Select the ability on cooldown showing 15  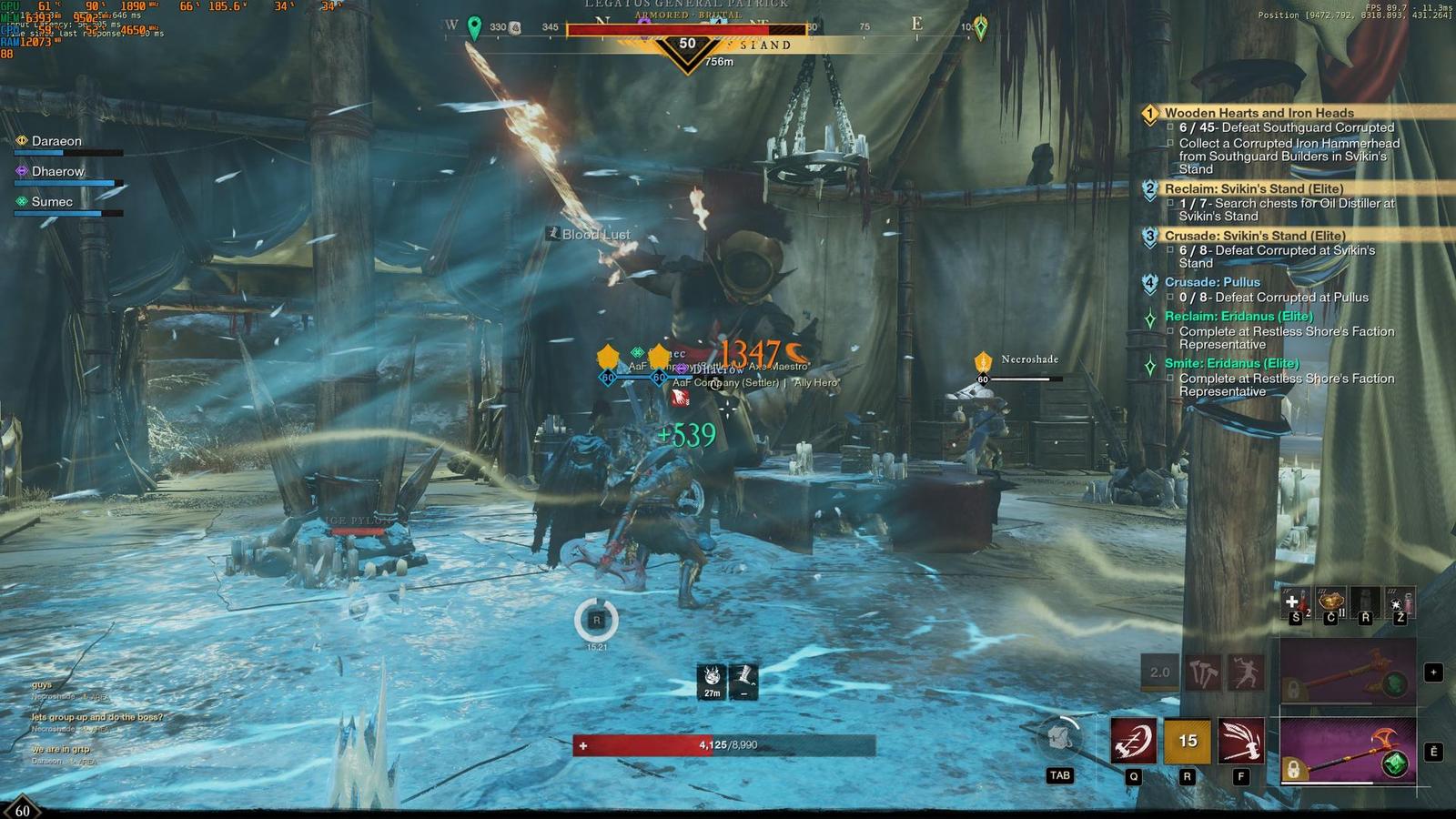(1188, 741)
